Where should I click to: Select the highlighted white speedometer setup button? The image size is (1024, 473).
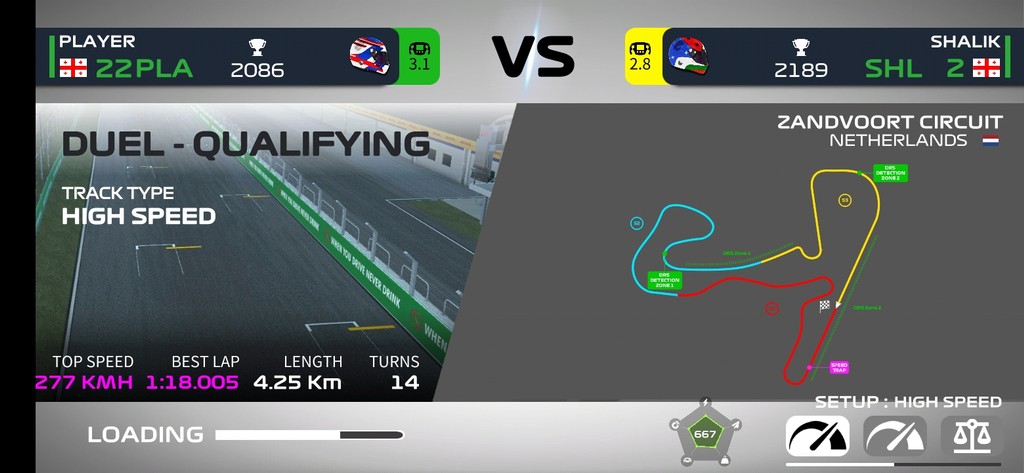[x=818, y=435]
